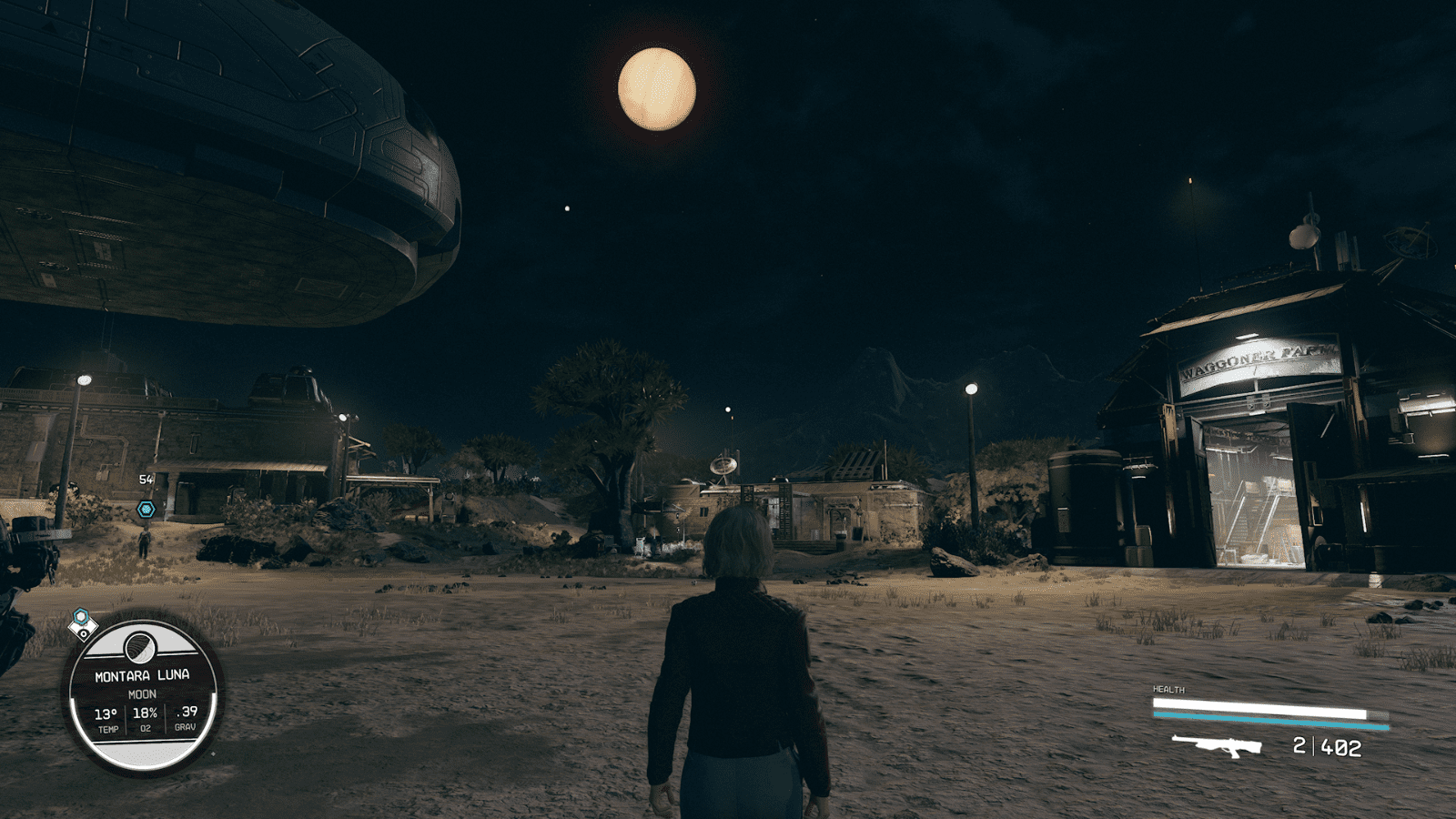
Task: Click the distance number 54 above the marker
Action: click(x=146, y=478)
